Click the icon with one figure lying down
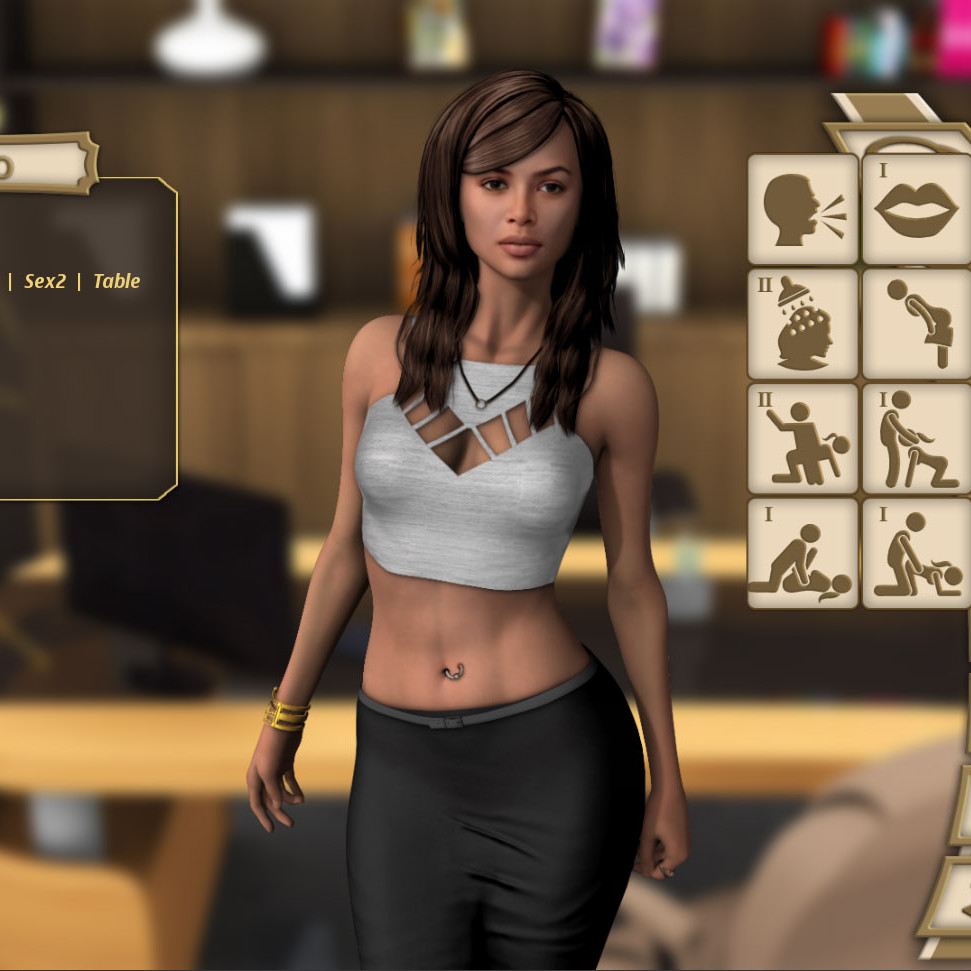 tap(803, 553)
